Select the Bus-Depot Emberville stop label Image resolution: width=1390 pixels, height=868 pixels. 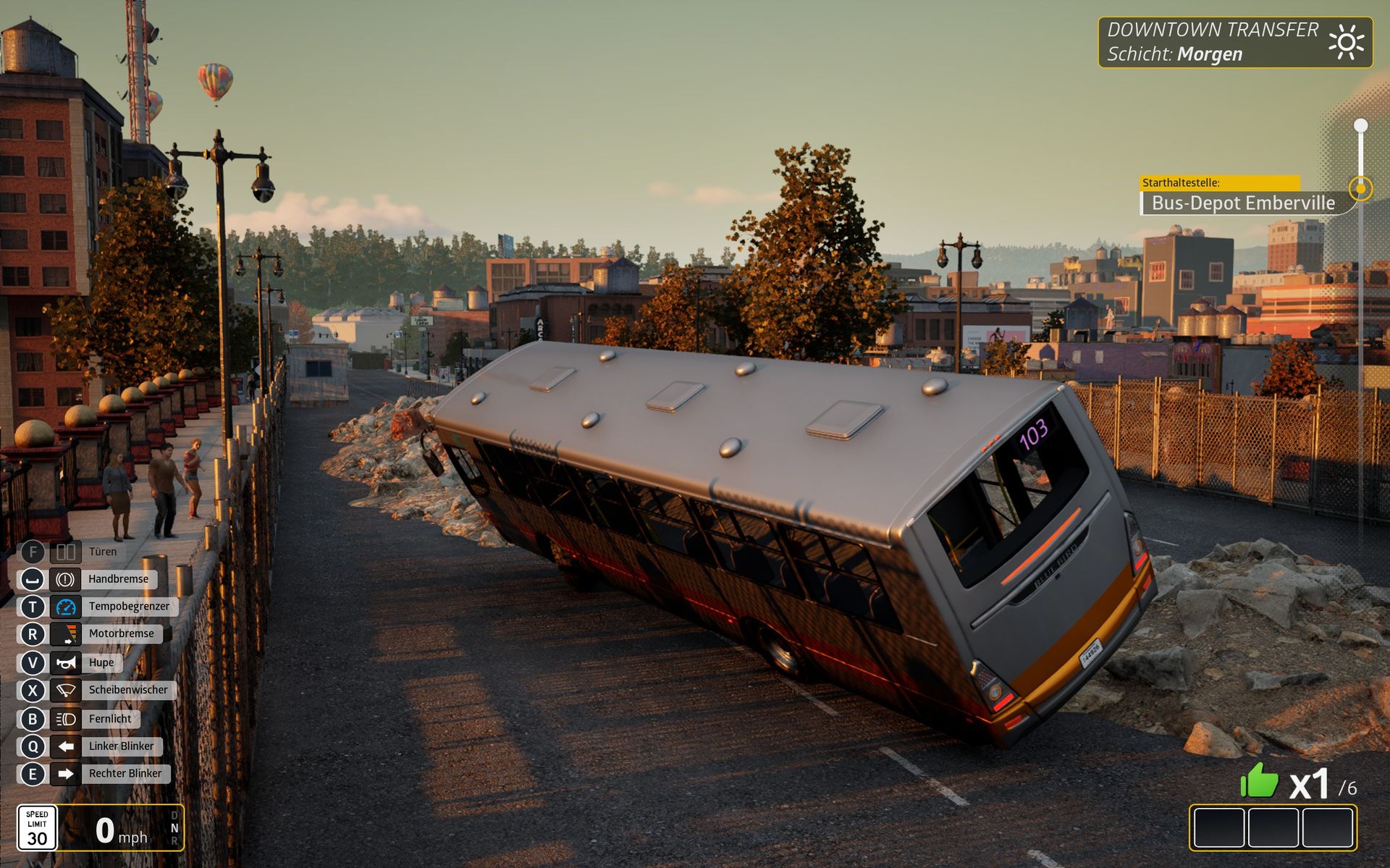click(x=1242, y=203)
